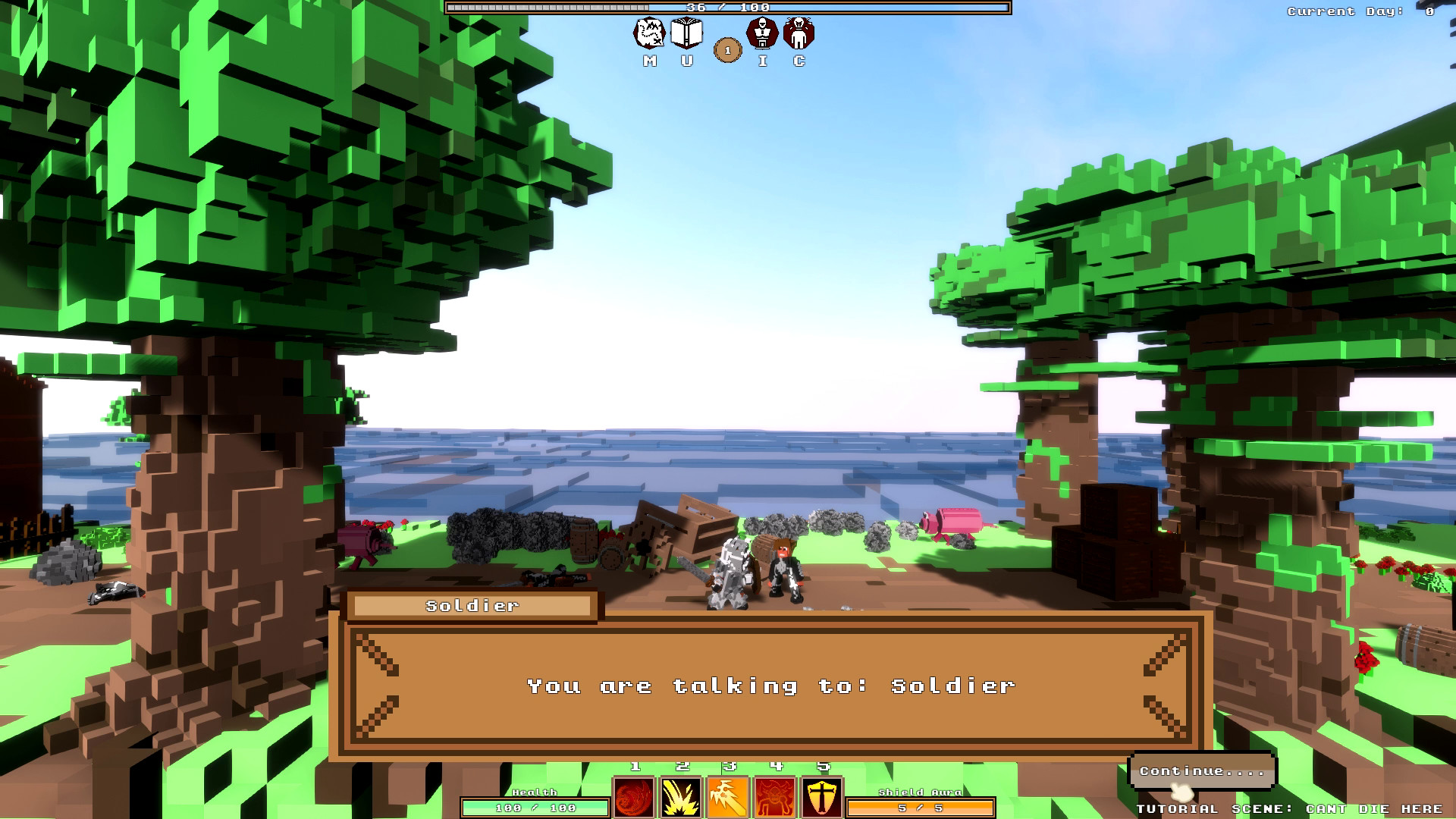Select the dialog text area to advance conversation
The width and height of the screenshot is (1456, 819).
pos(771,686)
